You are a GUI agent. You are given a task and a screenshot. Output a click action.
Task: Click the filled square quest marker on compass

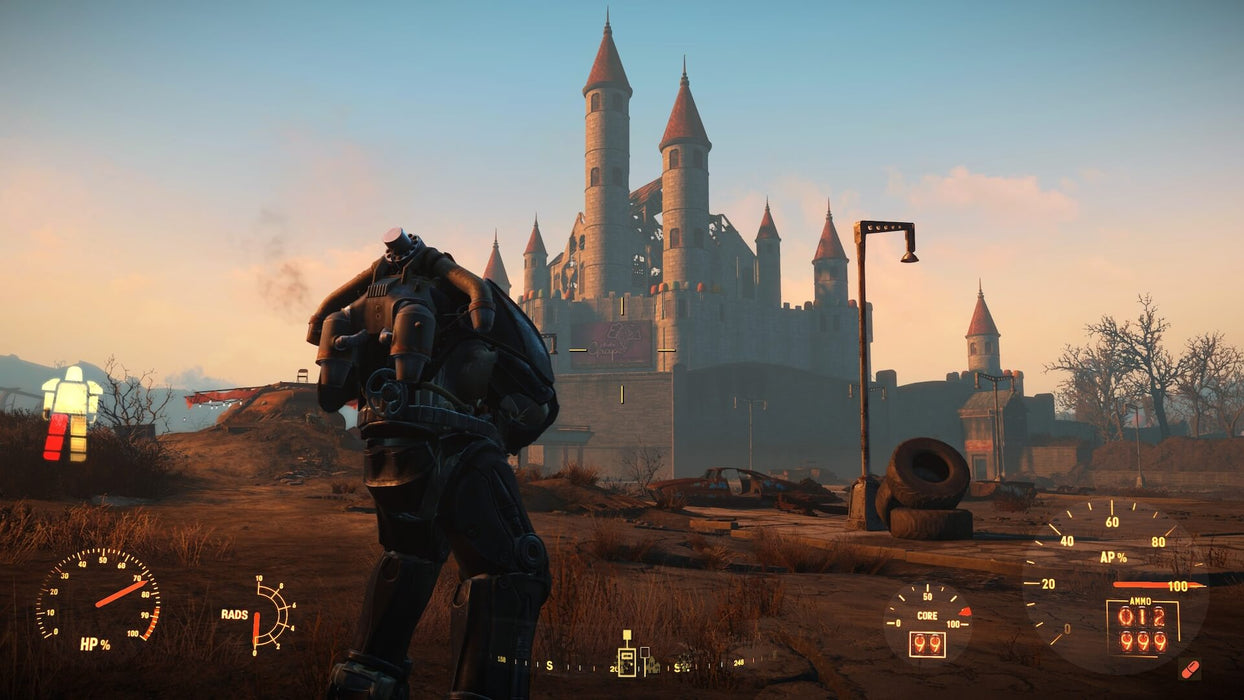point(627,634)
